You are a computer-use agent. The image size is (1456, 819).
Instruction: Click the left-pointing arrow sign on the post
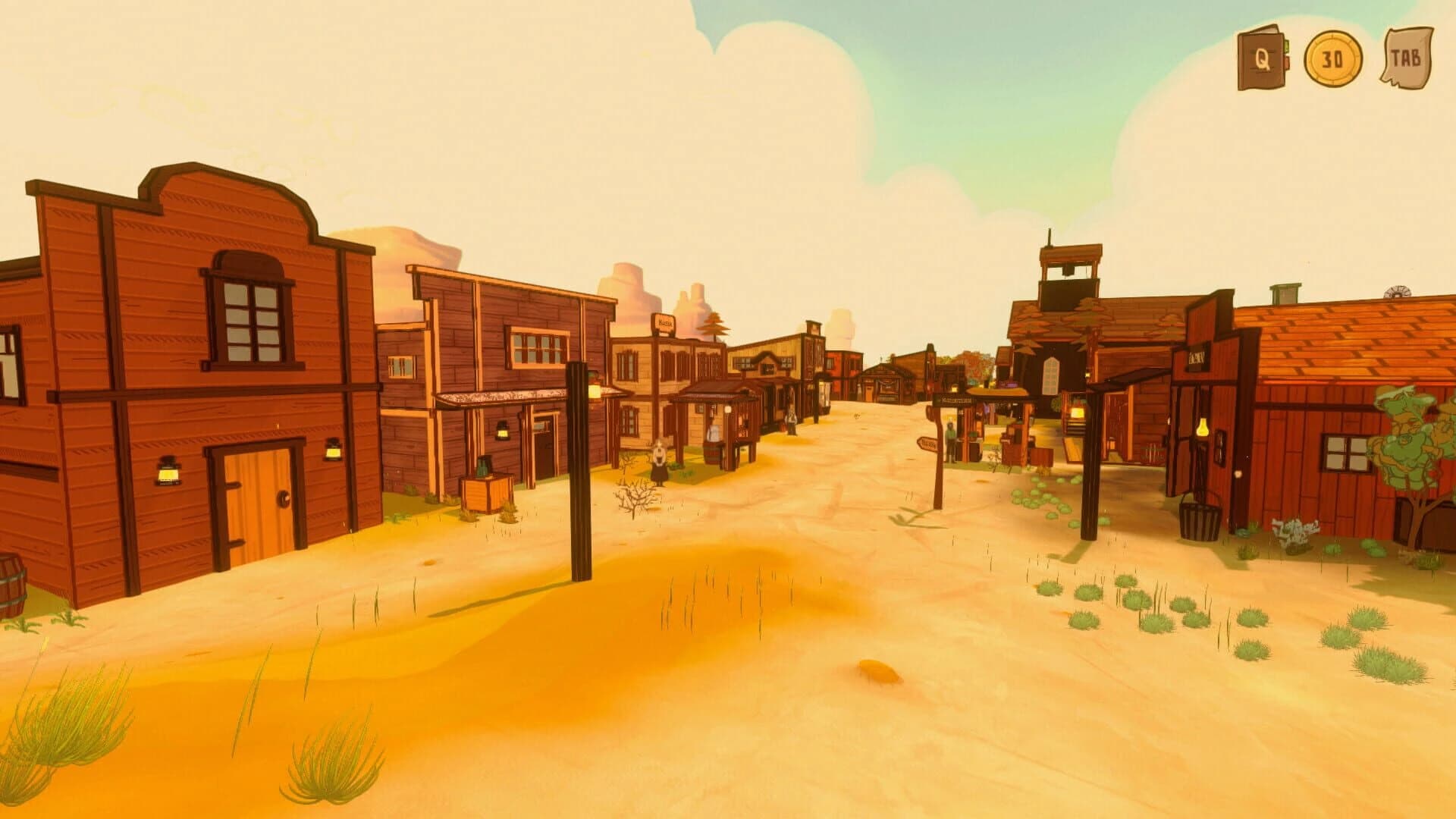point(928,444)
